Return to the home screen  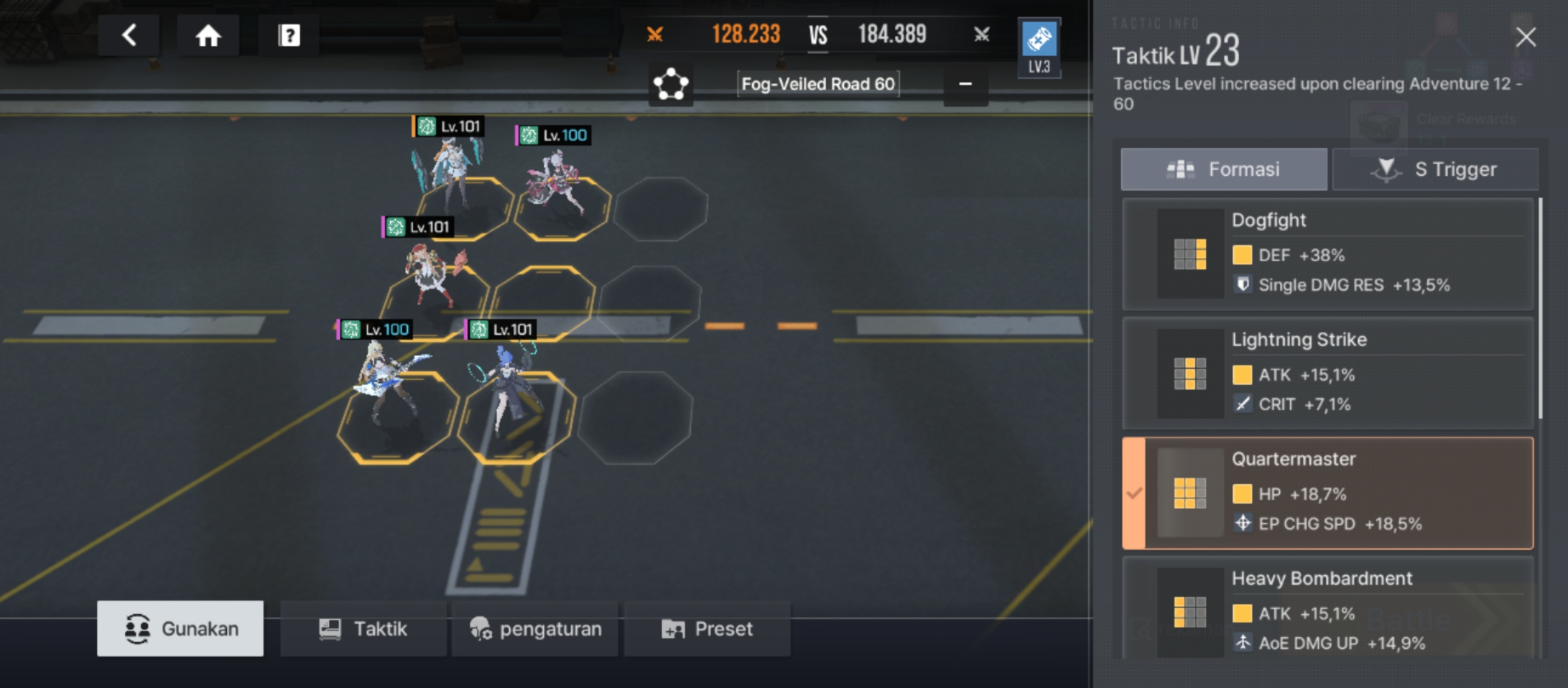[x=208, y=36]
